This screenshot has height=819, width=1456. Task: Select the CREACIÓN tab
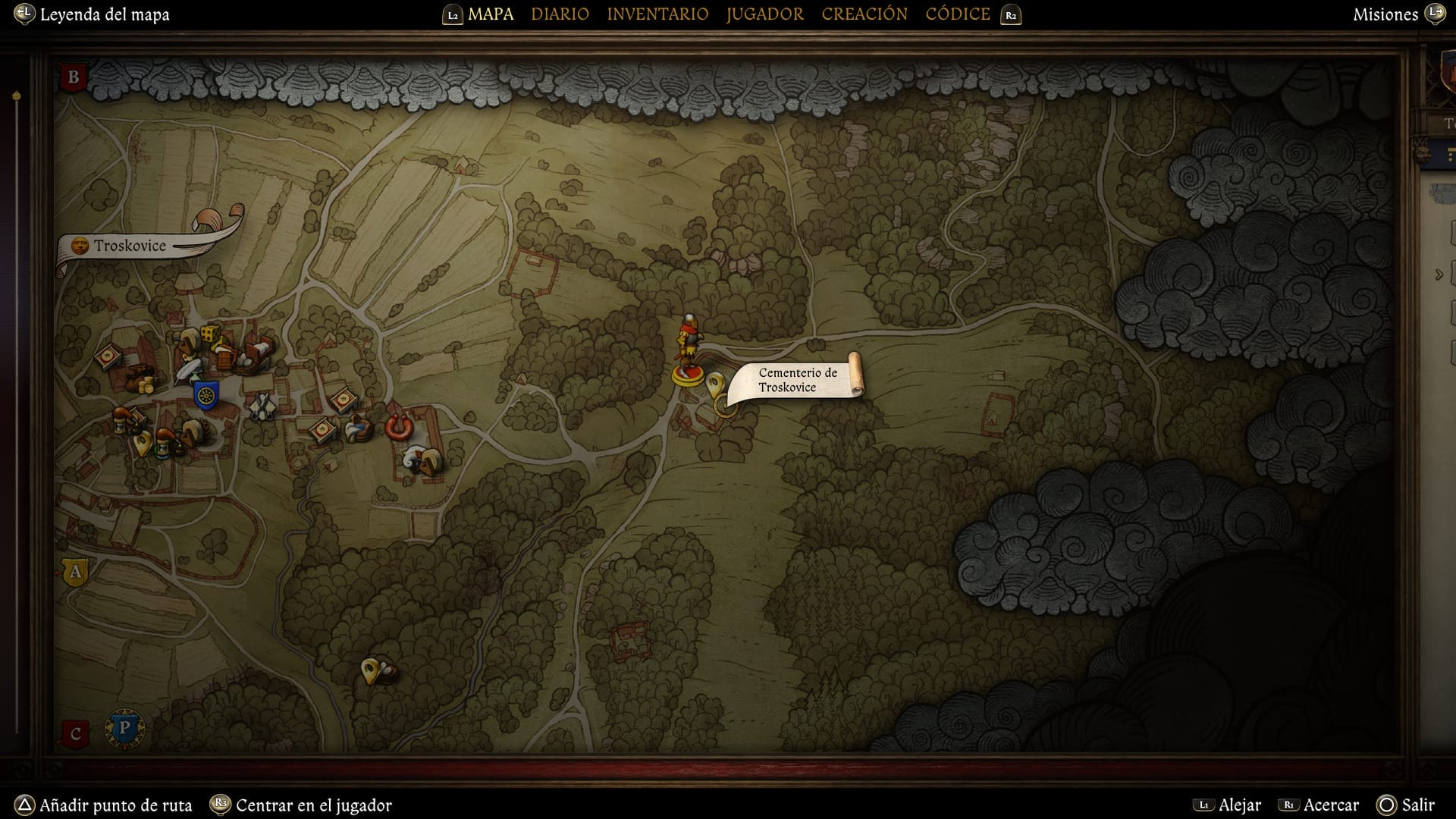pyautogui.click(x=864, y=14)
